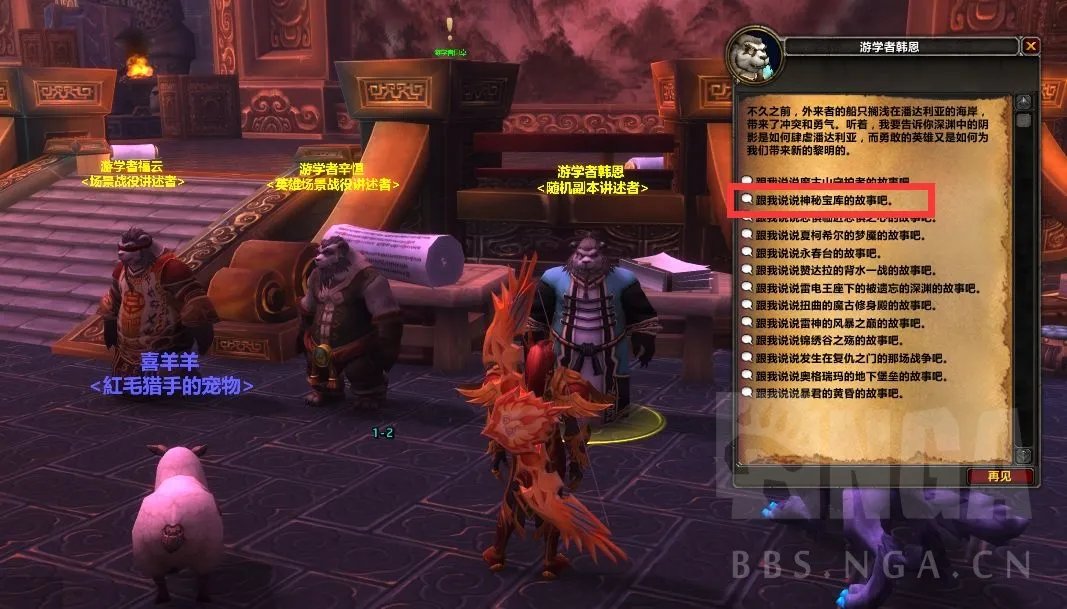Click the dialogue scrollbar's up arrow
This screenshot has width=1067, height=609.
(1022, 101)
